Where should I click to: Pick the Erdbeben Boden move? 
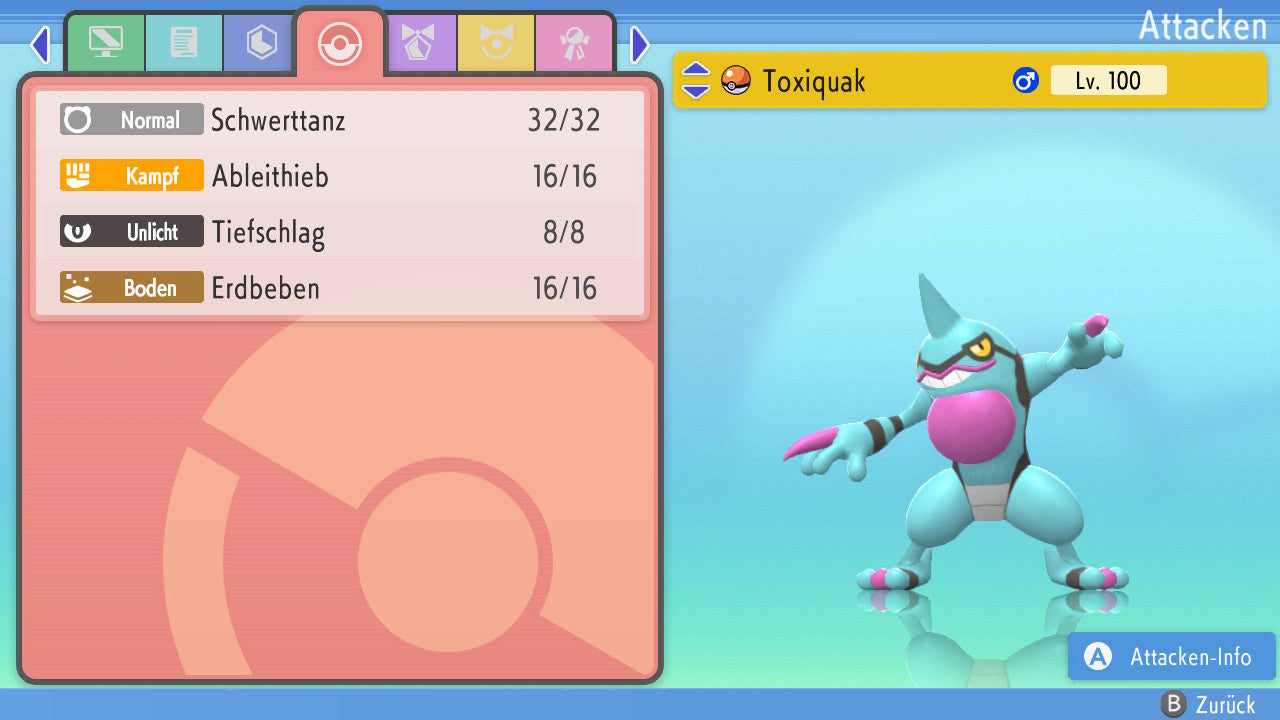click(340, 288)
